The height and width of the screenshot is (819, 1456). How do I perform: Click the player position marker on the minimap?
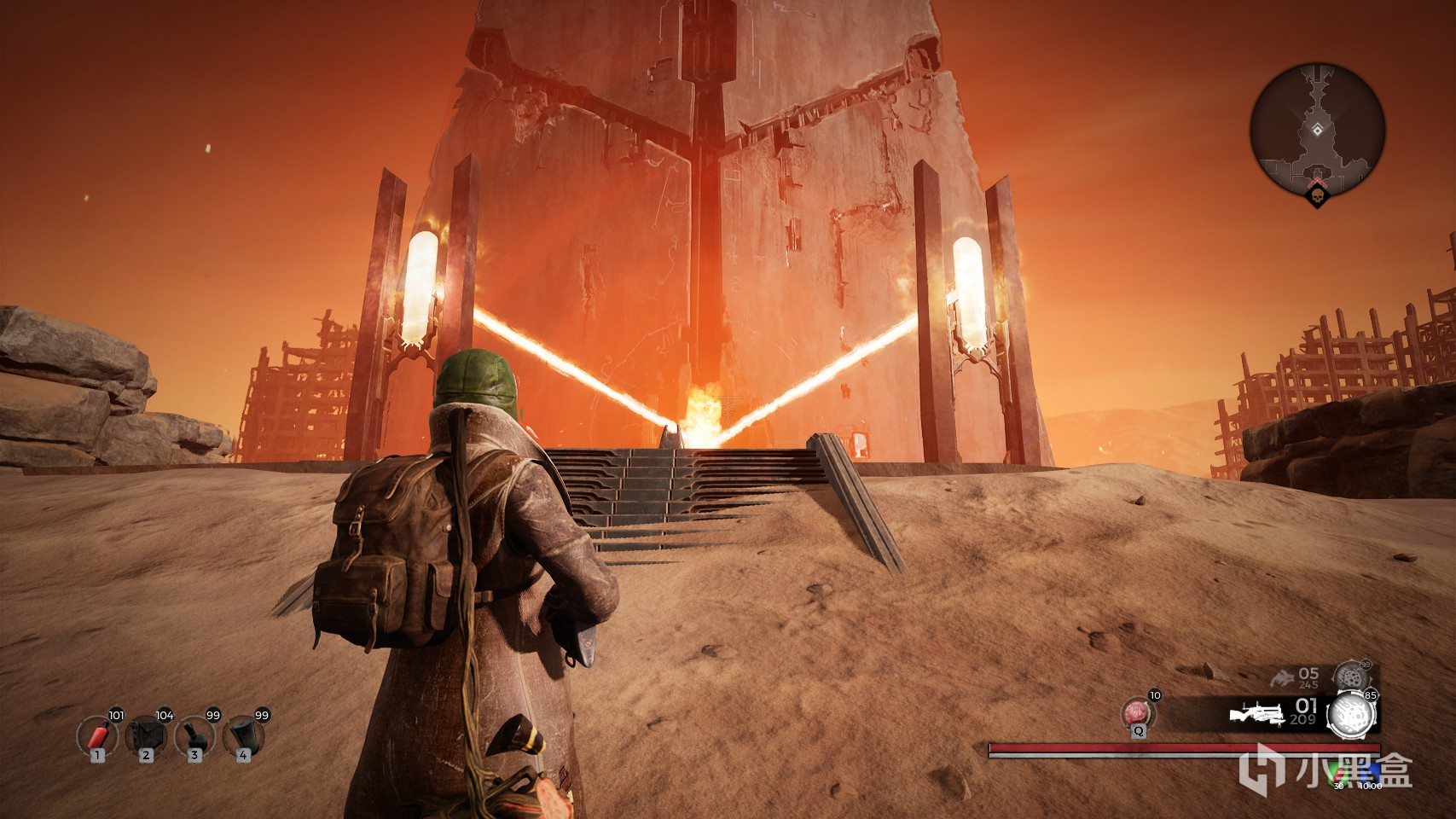[1318, 130]
